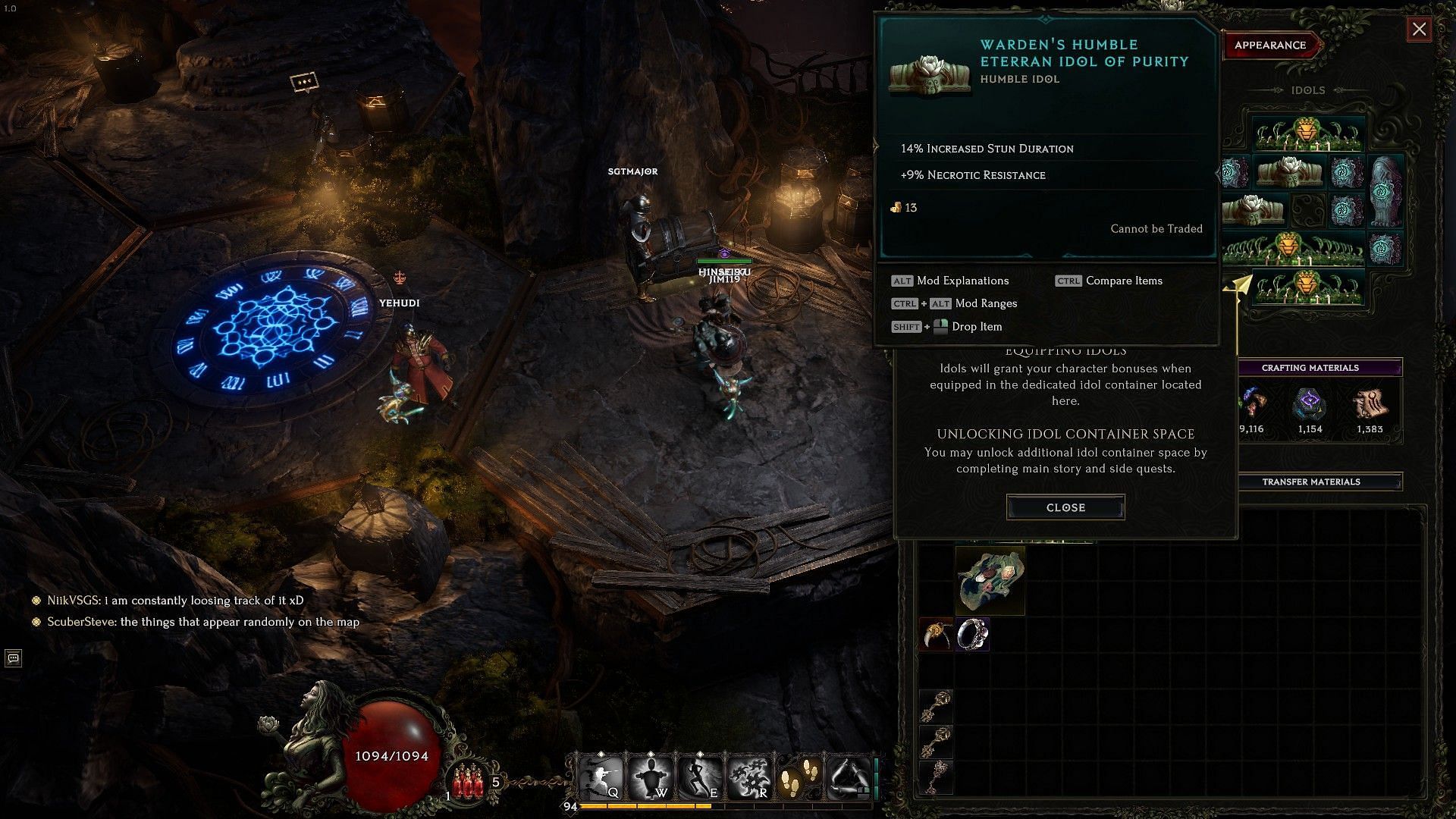Open the chat box icon
This screenshot has height=819, width=1456.
(13, 657)
